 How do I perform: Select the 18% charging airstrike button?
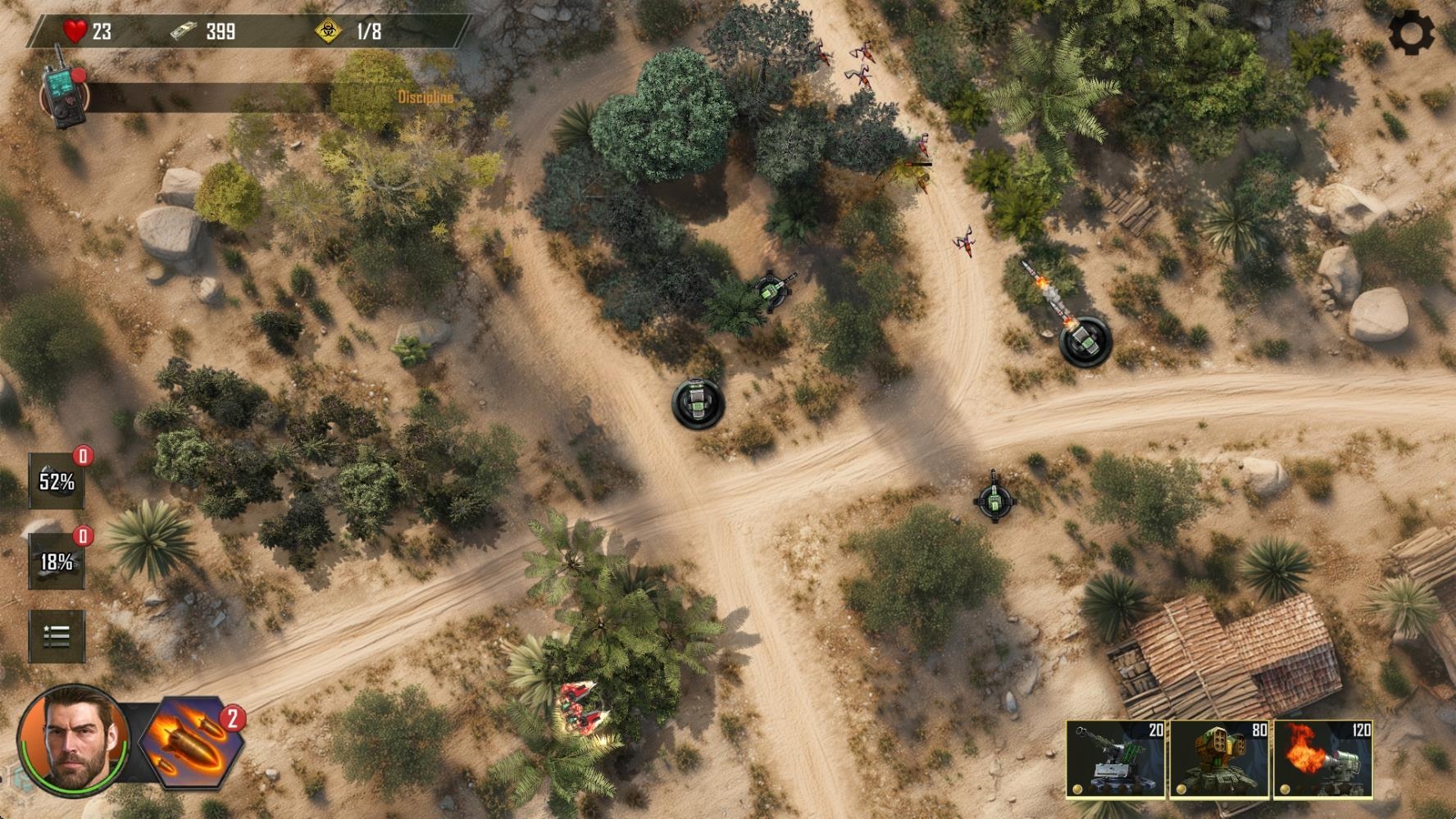pyautogui.click(x=57, y=562)
